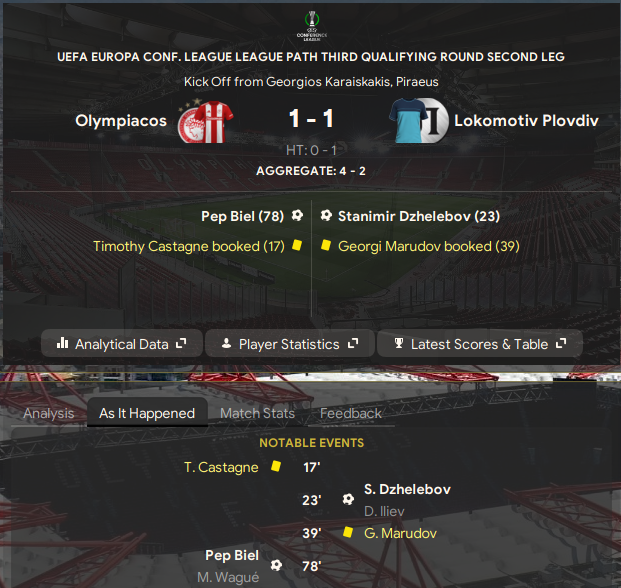Image resolution: width=621 pixels, height=588 pixels.
Task: Open the Analytical Data panel
Action: coord(122,344)
